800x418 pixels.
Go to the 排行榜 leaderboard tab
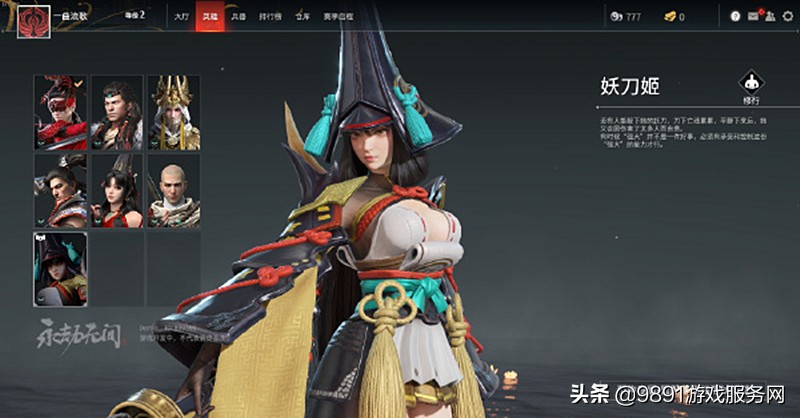(x=269, y=17)
